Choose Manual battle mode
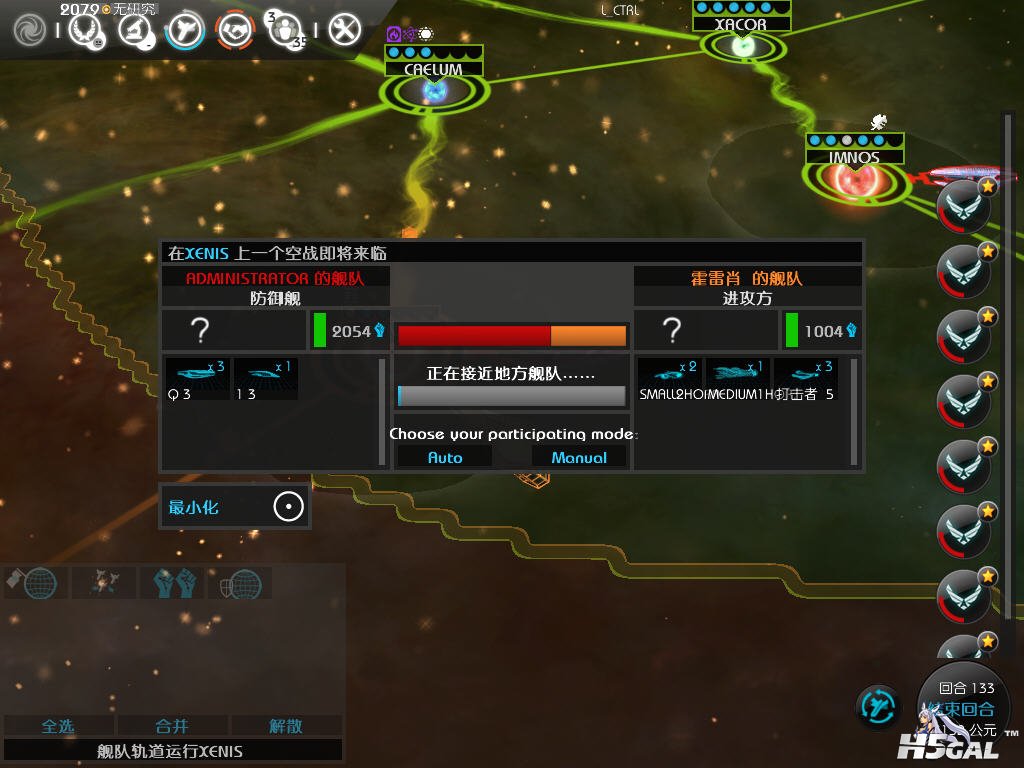1024x768 pixels. [579, 457]
